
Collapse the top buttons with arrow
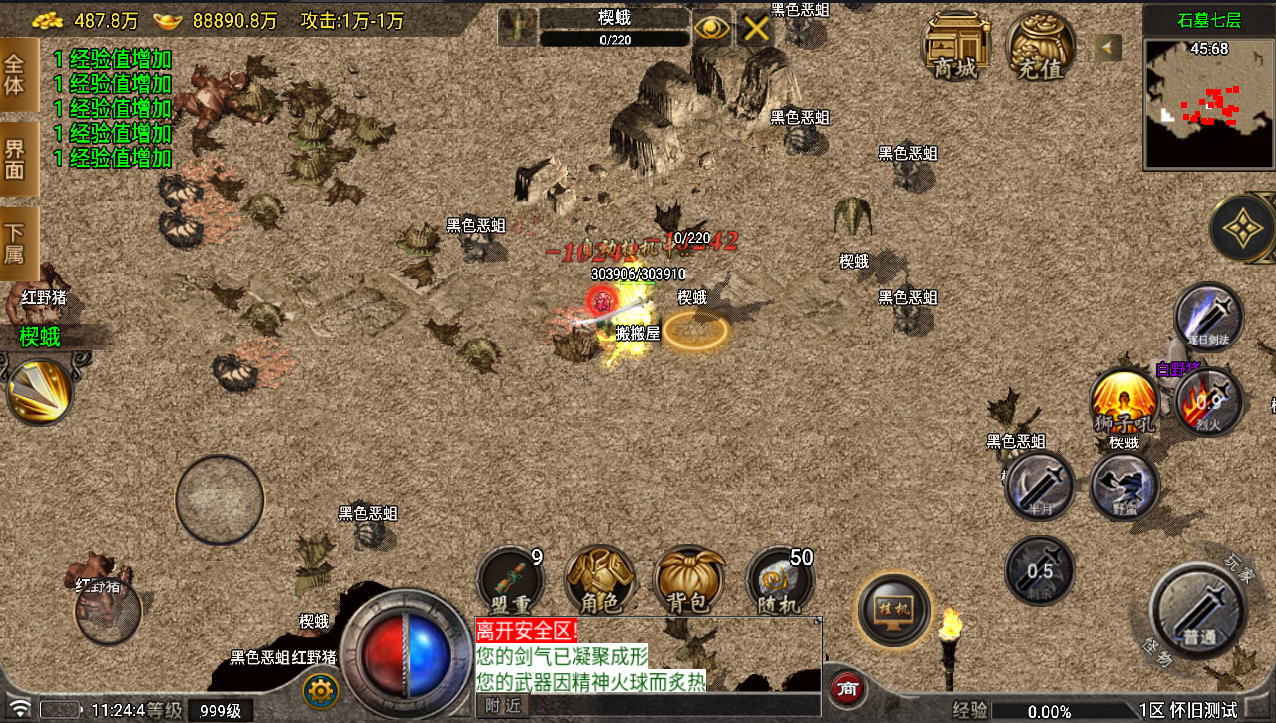point(1108,47)
